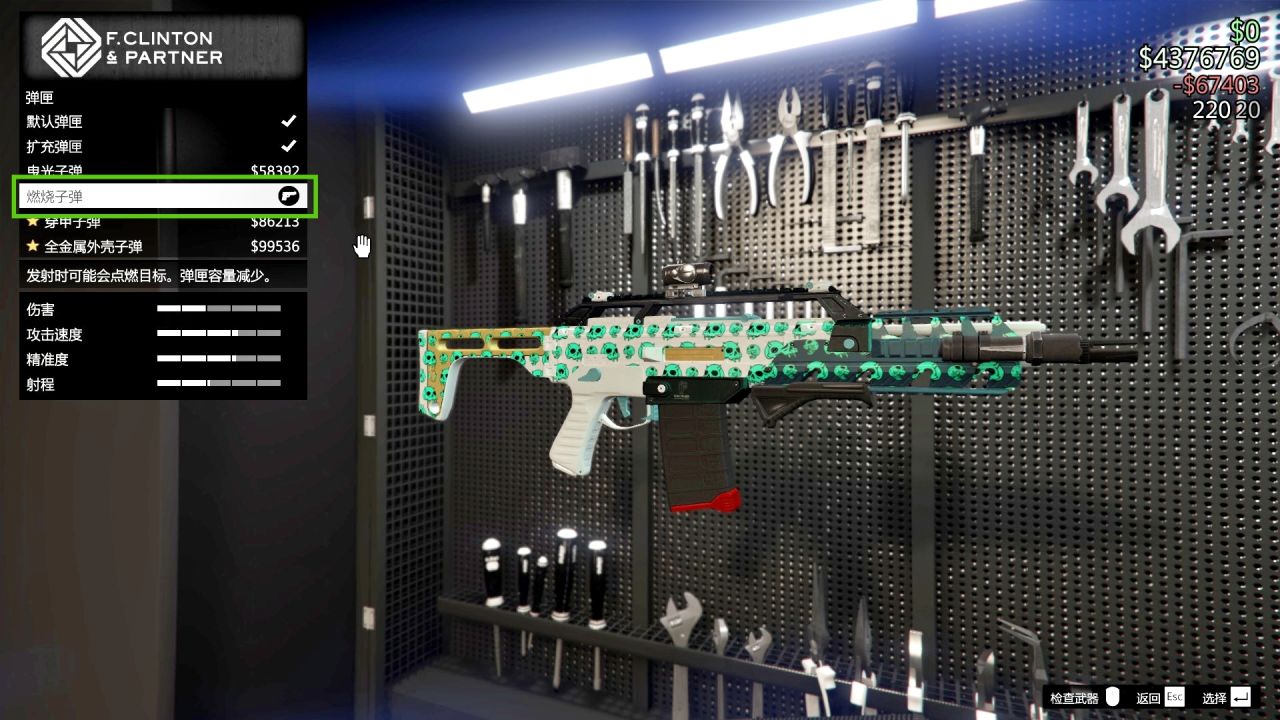This screenshot has width=1280, height=720.
Task: Click the Esc key icon beside 返回
Action: pos(1174,696)
